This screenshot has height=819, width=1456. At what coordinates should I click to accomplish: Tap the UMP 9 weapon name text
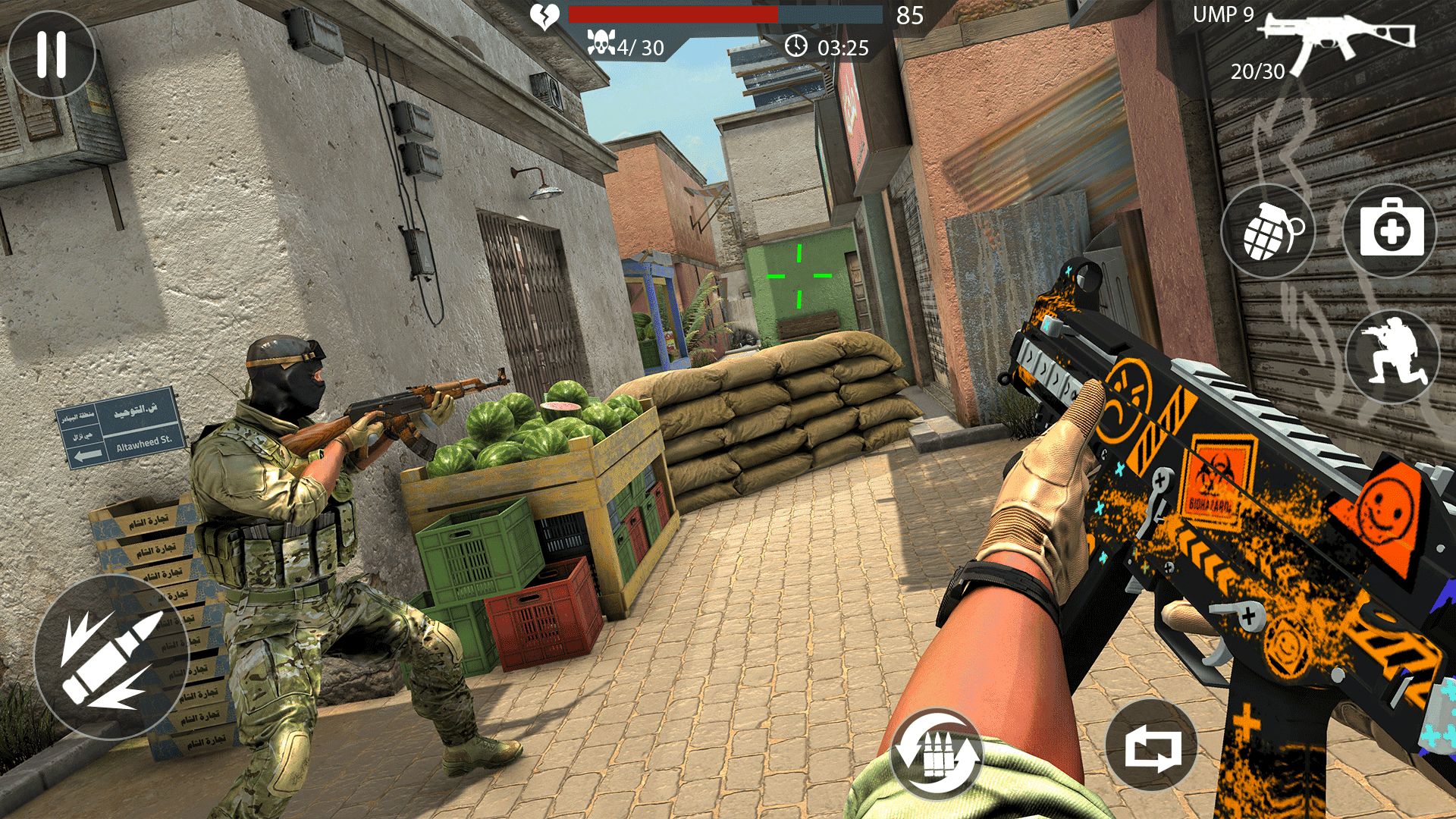pyautogui.click(x=1224, y=14)
